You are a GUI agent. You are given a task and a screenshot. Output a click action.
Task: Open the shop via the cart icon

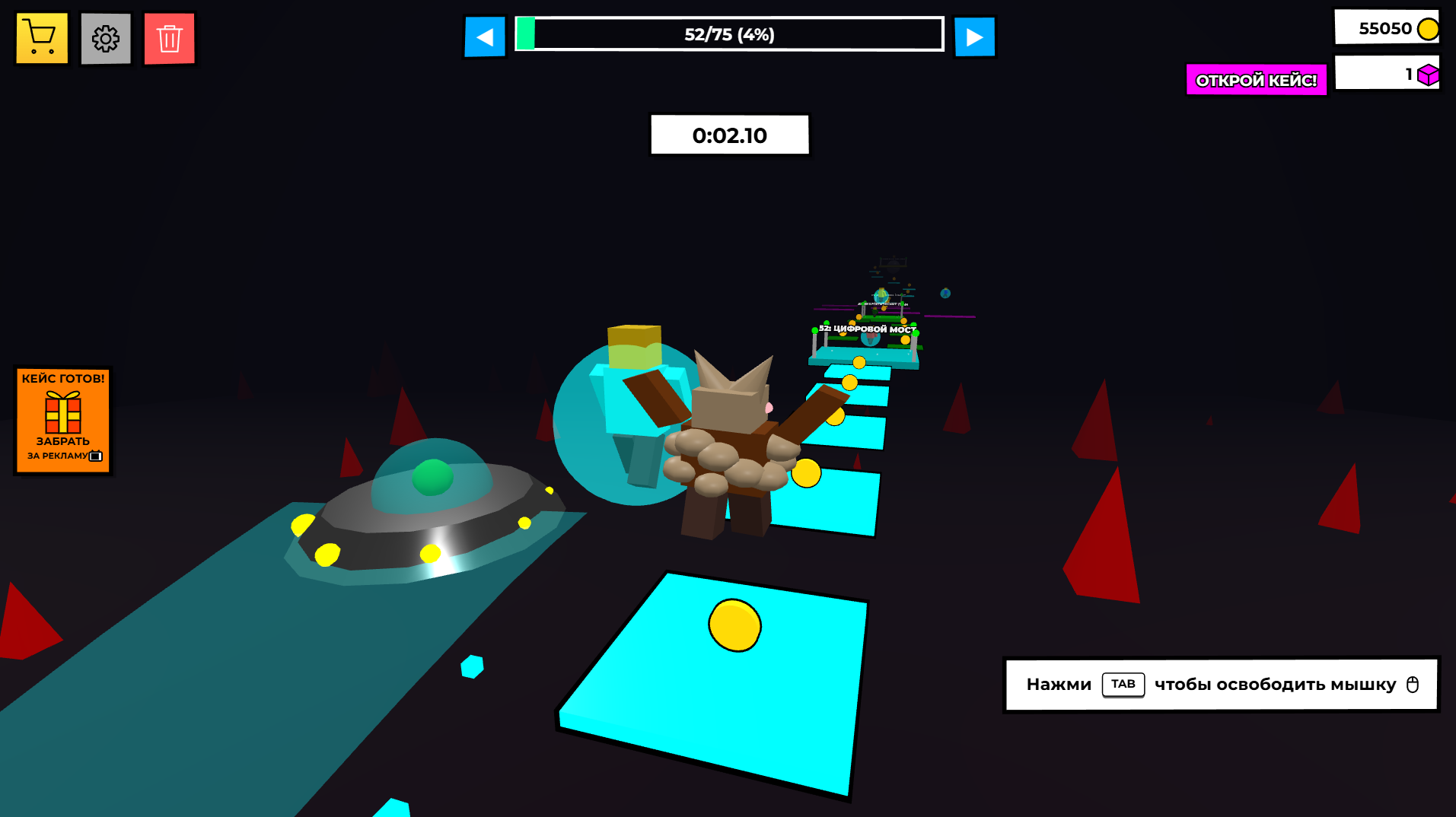point(41,37)
